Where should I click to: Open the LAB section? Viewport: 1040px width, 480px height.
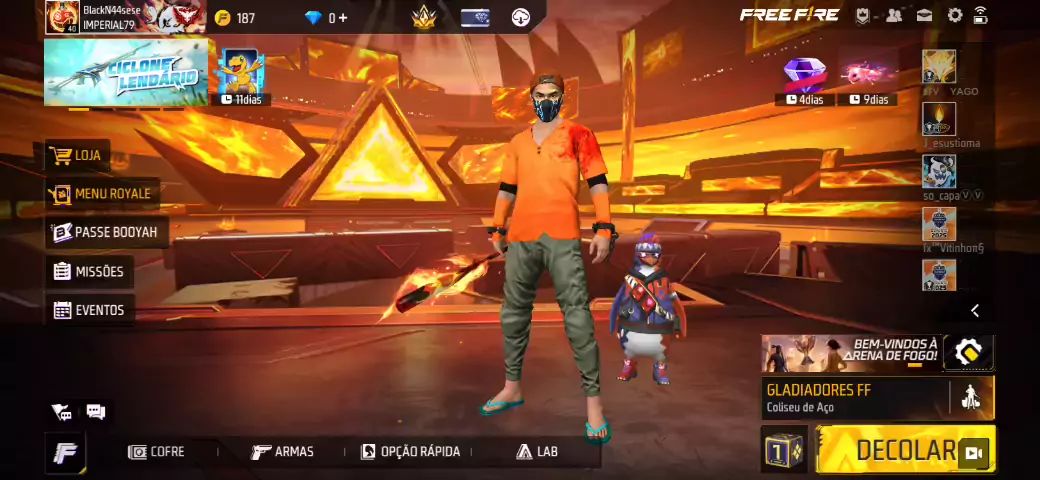(537, 452)
